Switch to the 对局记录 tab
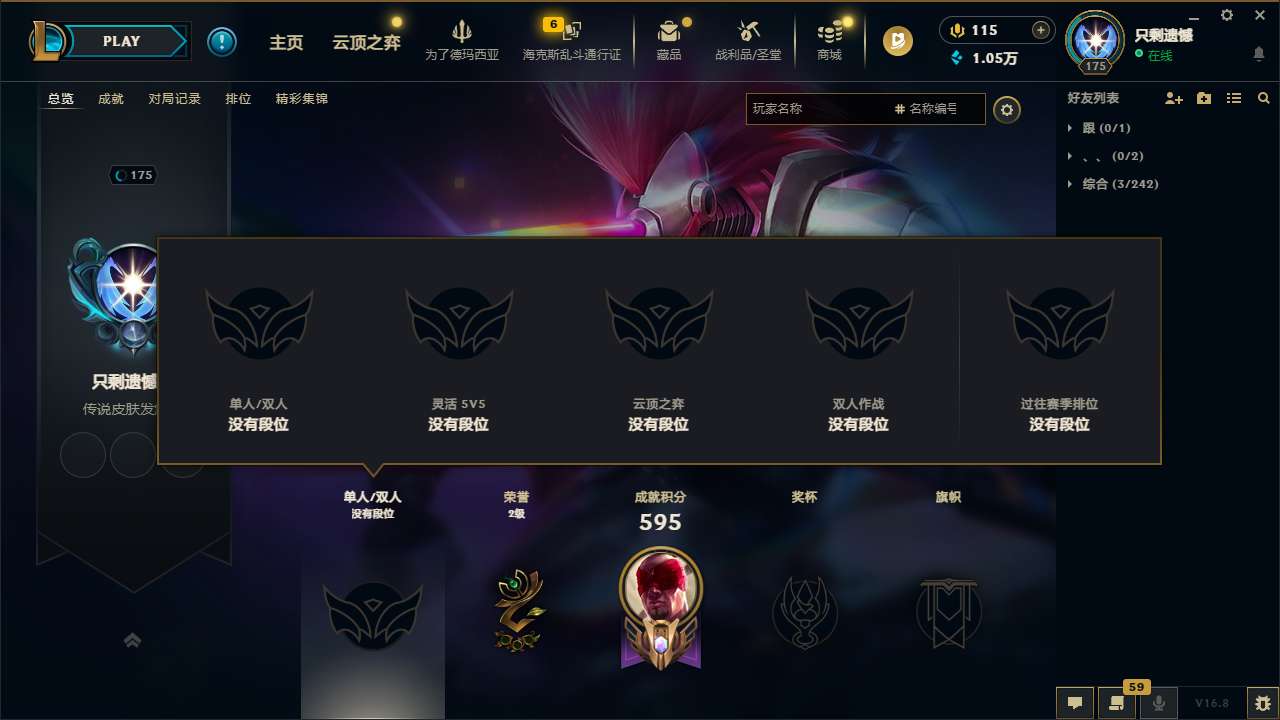 tap(175, 99)
